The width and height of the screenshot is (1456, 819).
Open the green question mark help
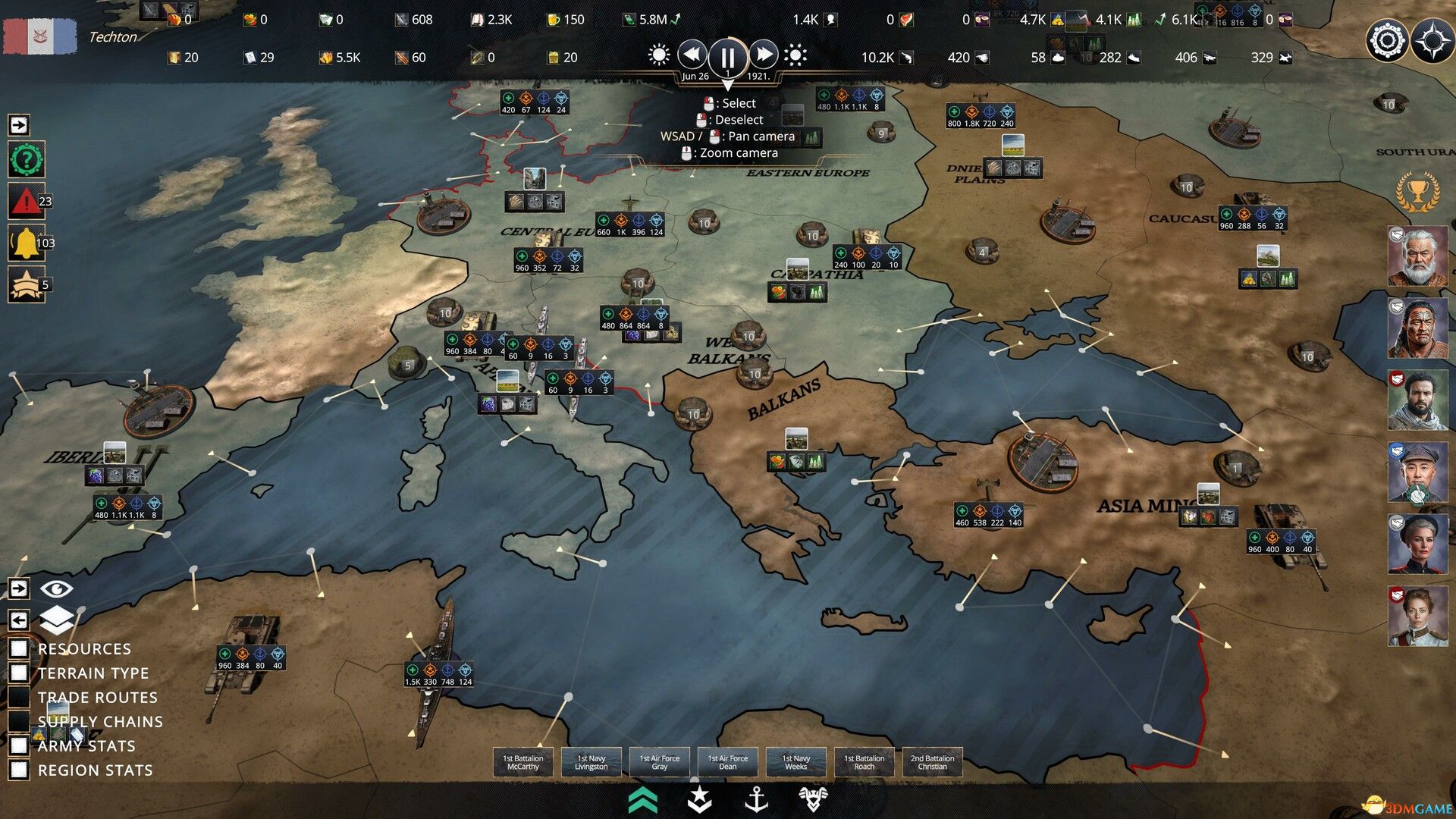click(27, 160)
